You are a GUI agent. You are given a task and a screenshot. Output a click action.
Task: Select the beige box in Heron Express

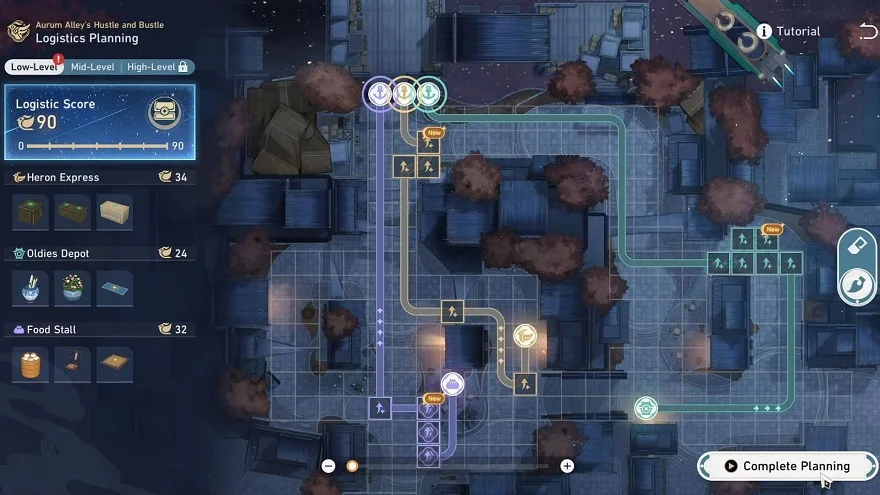coord(115,212)
